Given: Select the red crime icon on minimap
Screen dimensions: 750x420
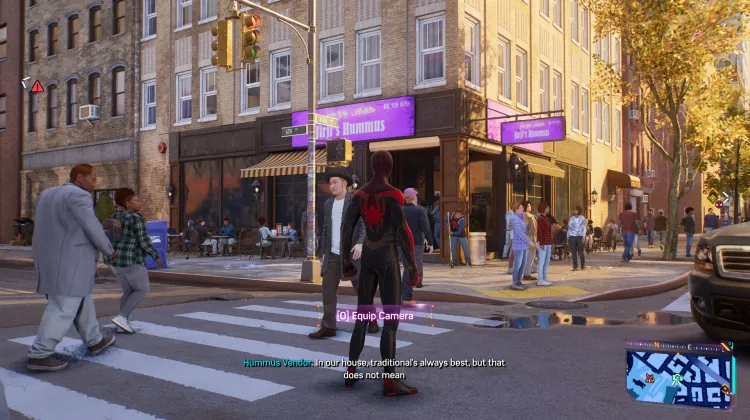Looking at the screenshot, I should (x=650, y=378).
